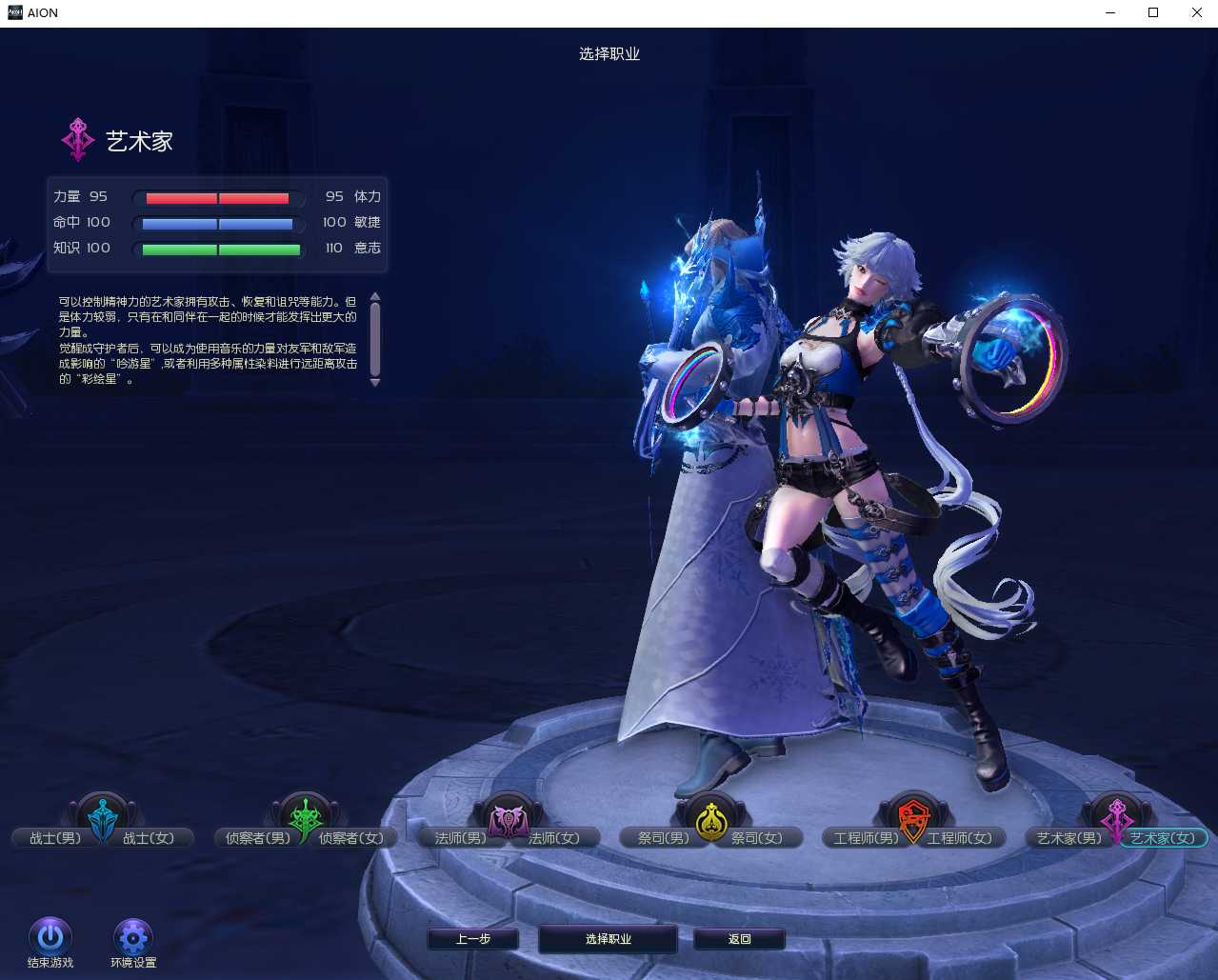
Task: Confirm with the 选择职业 button
Action: (608, 939)
